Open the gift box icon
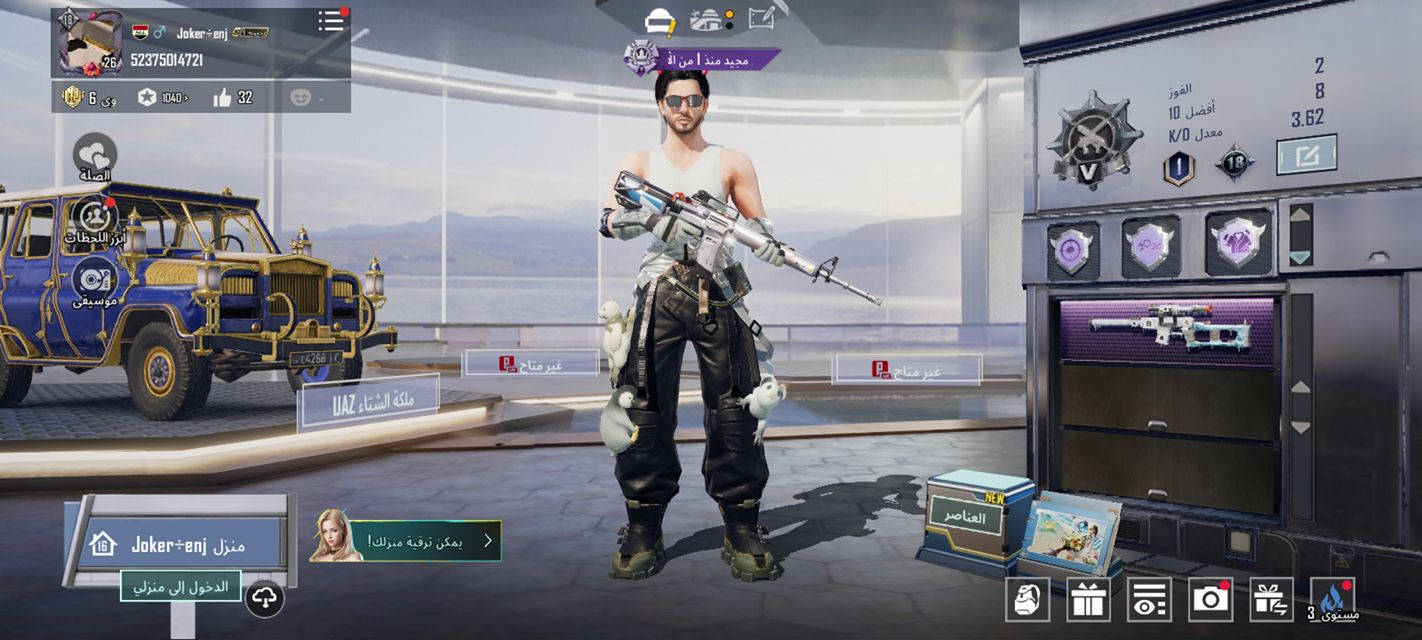 pyautogui.click(x=1088, y=599)
